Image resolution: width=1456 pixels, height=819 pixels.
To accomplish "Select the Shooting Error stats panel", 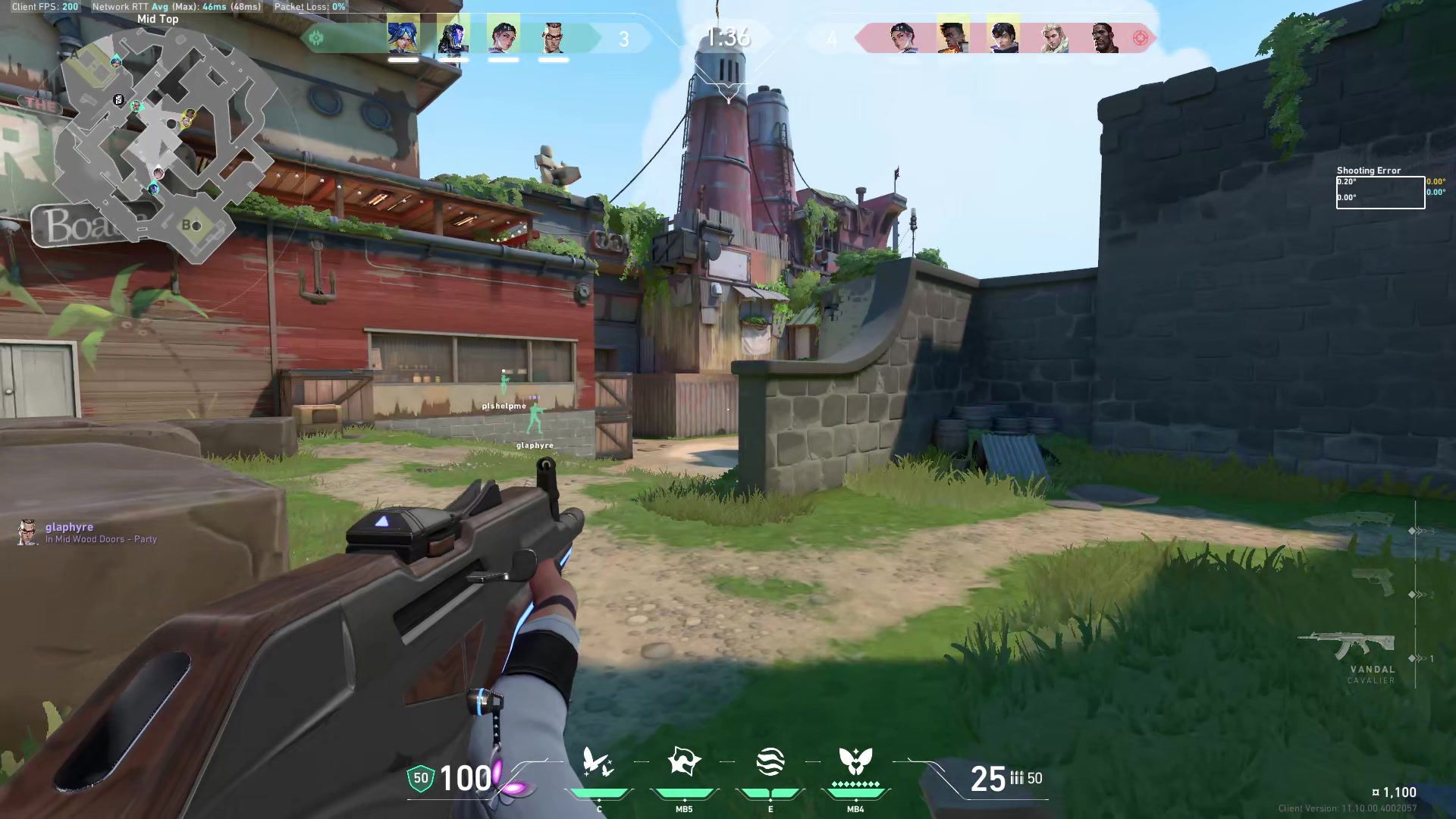I will (1380, 190).
